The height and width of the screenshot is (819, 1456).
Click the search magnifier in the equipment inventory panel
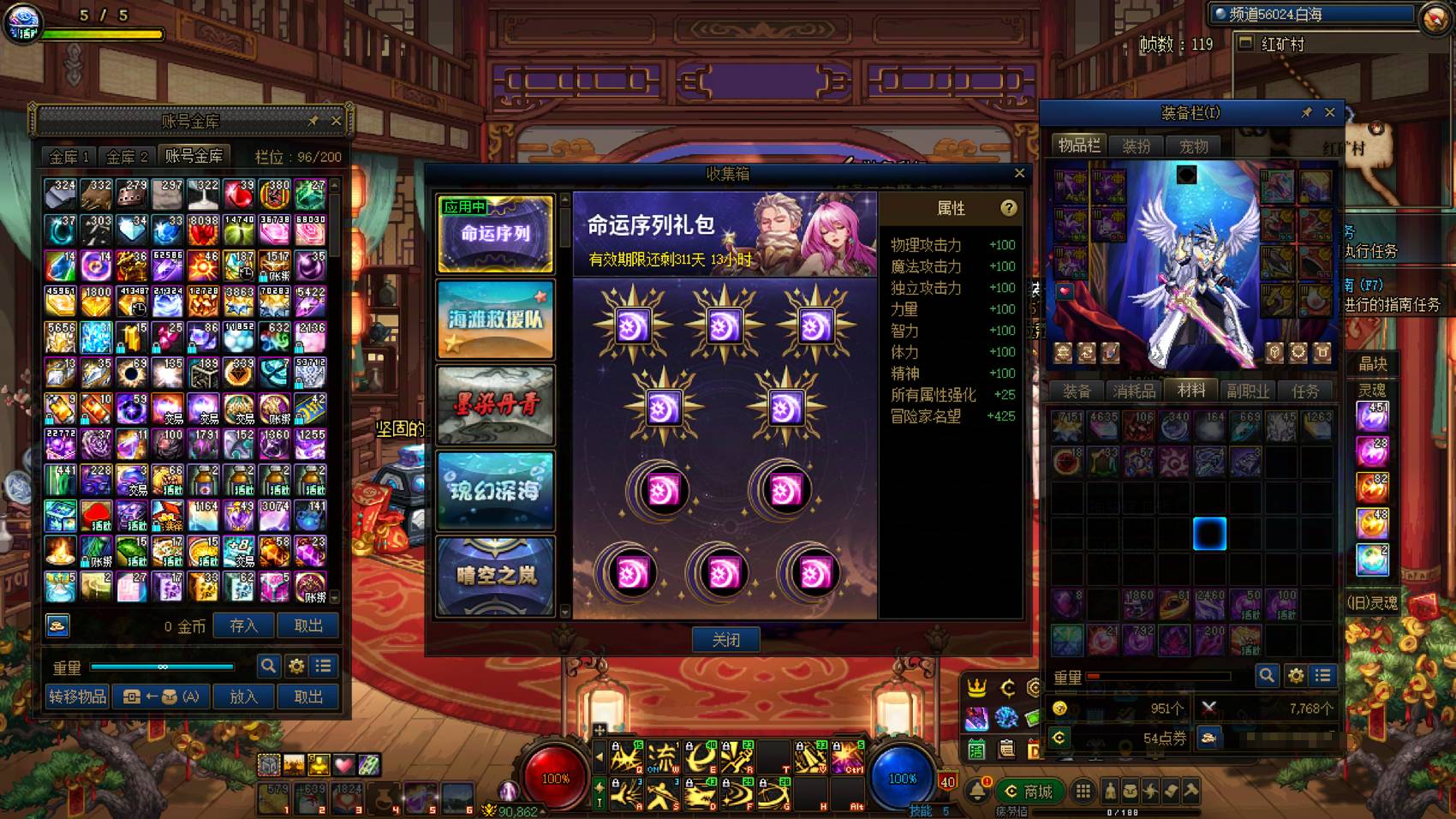(x=1267, y=675)
